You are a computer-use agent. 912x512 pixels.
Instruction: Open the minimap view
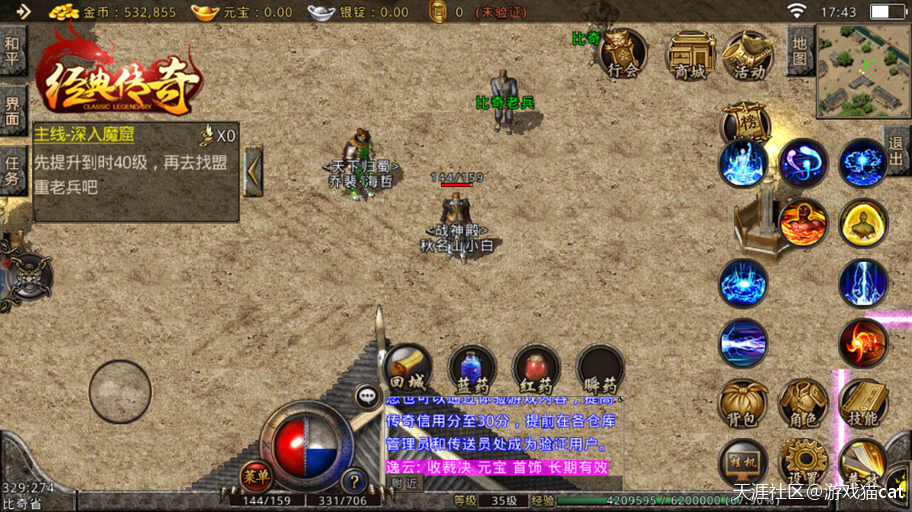click(x=864, y=71)
